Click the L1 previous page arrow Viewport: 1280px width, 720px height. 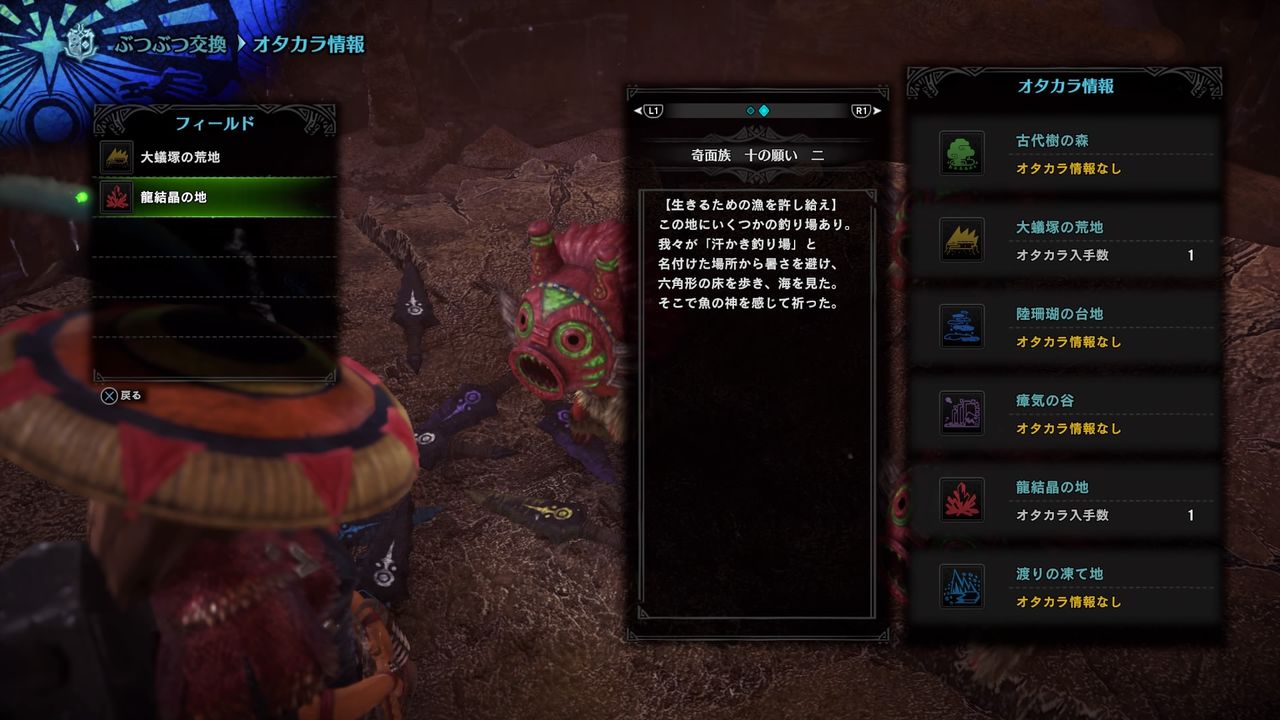pos(646,110)
